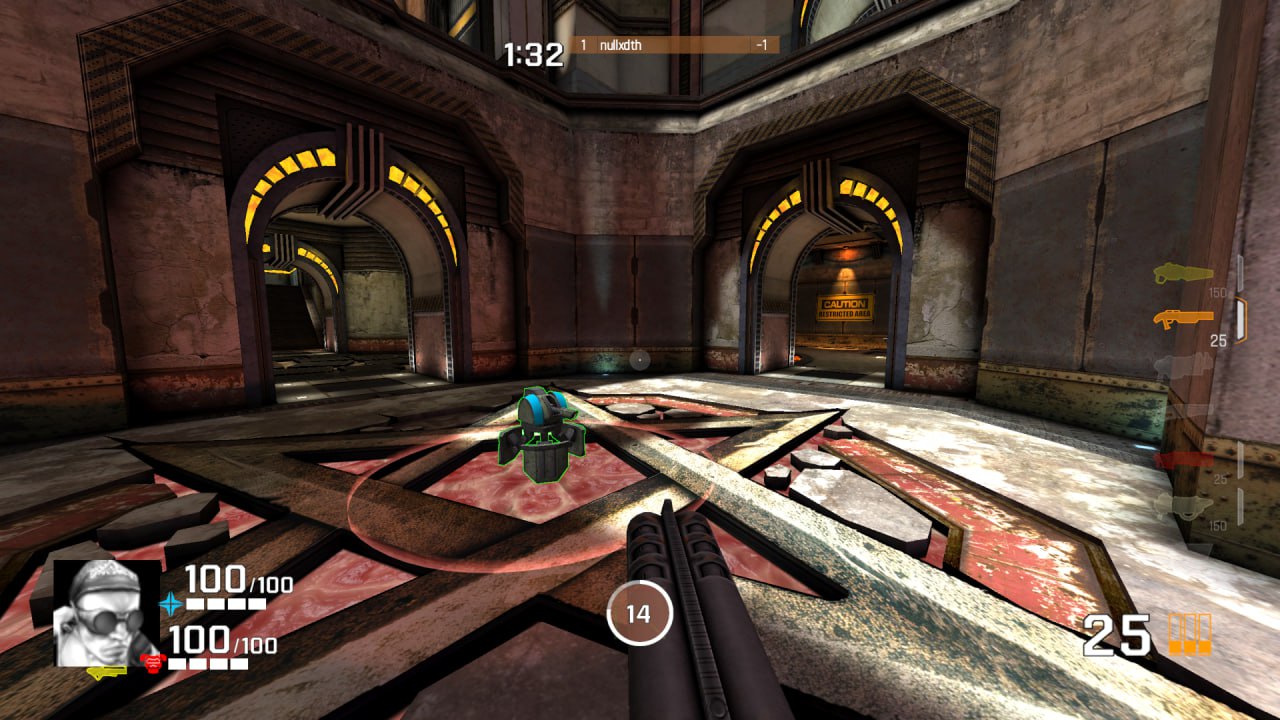
Task: Select the orange shotgun in the weapon list
Action: tap(1182, 319)
